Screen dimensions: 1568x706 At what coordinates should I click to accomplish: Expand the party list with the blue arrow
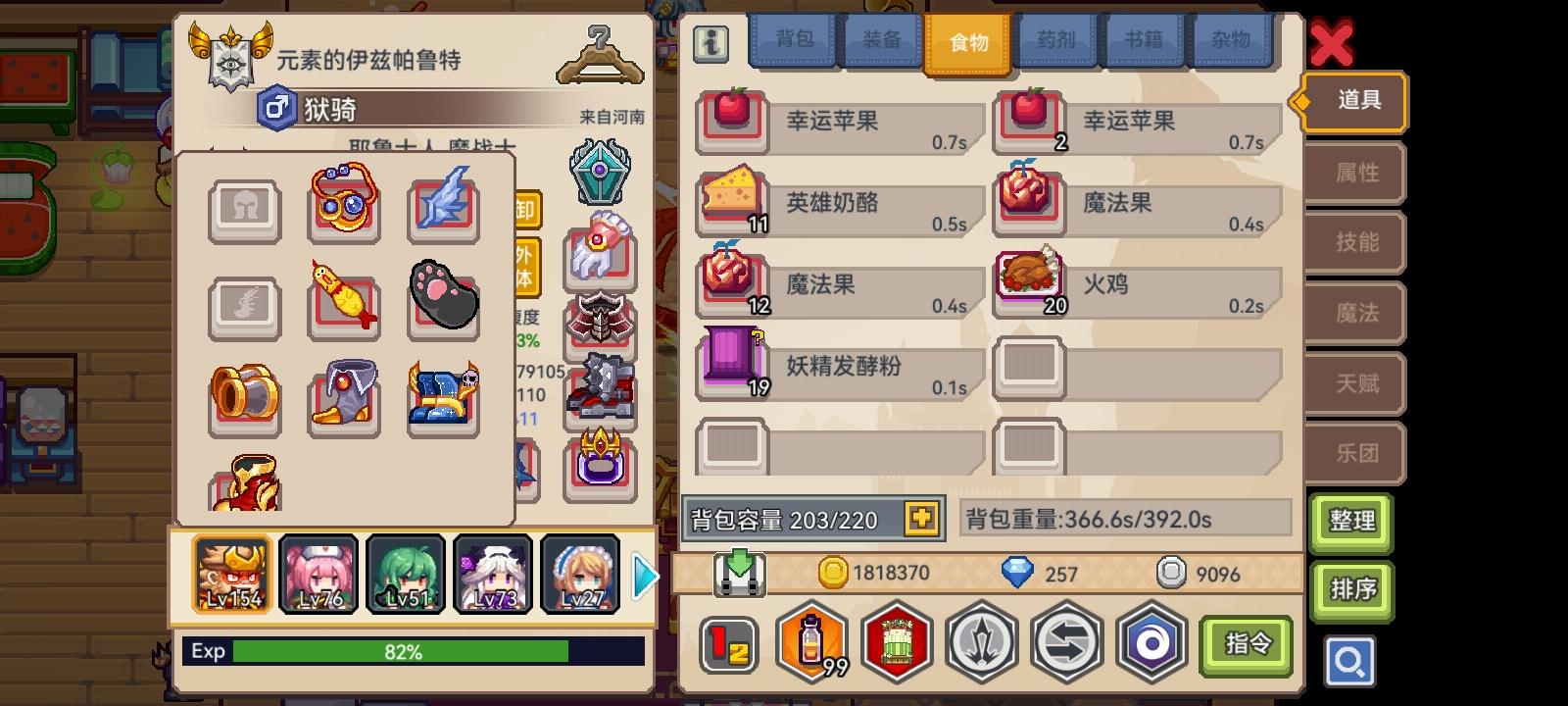[x=644, y=577]
